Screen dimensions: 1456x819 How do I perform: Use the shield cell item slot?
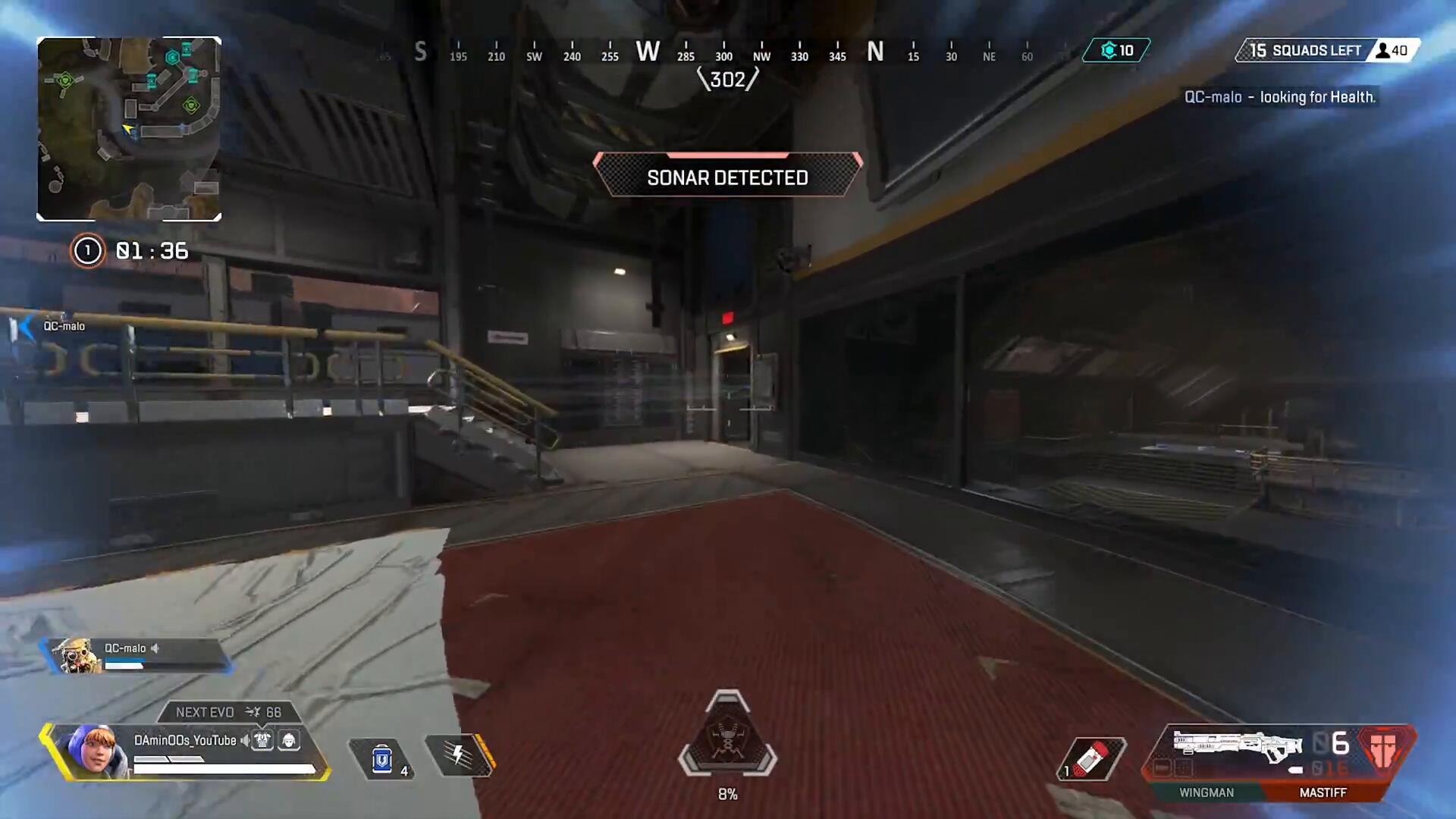tap(382, 758)
